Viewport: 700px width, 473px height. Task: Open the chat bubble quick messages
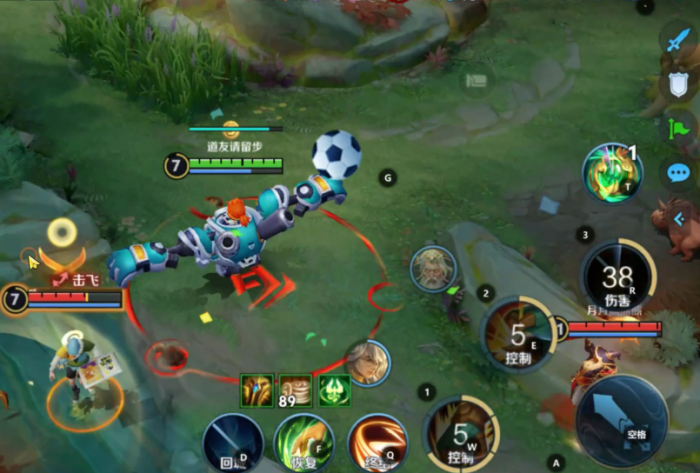678,173
